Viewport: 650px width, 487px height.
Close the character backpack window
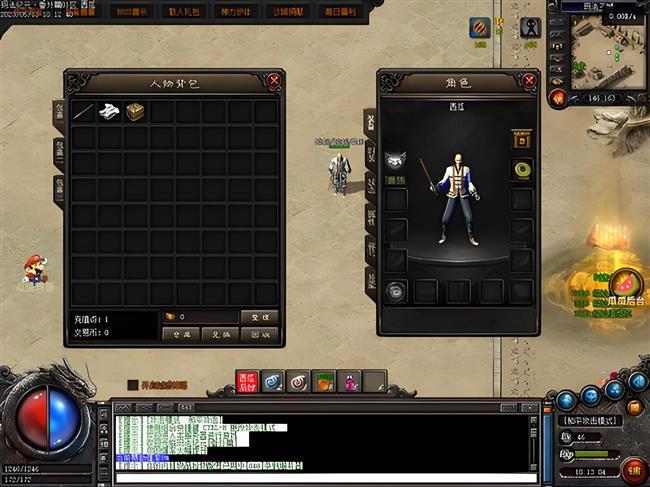pyautogui.click(x=274, y=81)
